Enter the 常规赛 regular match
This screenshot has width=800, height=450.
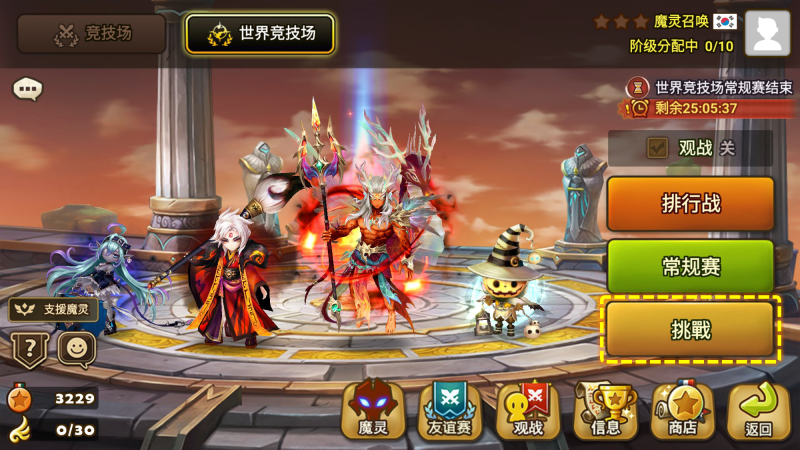point(690,266)
